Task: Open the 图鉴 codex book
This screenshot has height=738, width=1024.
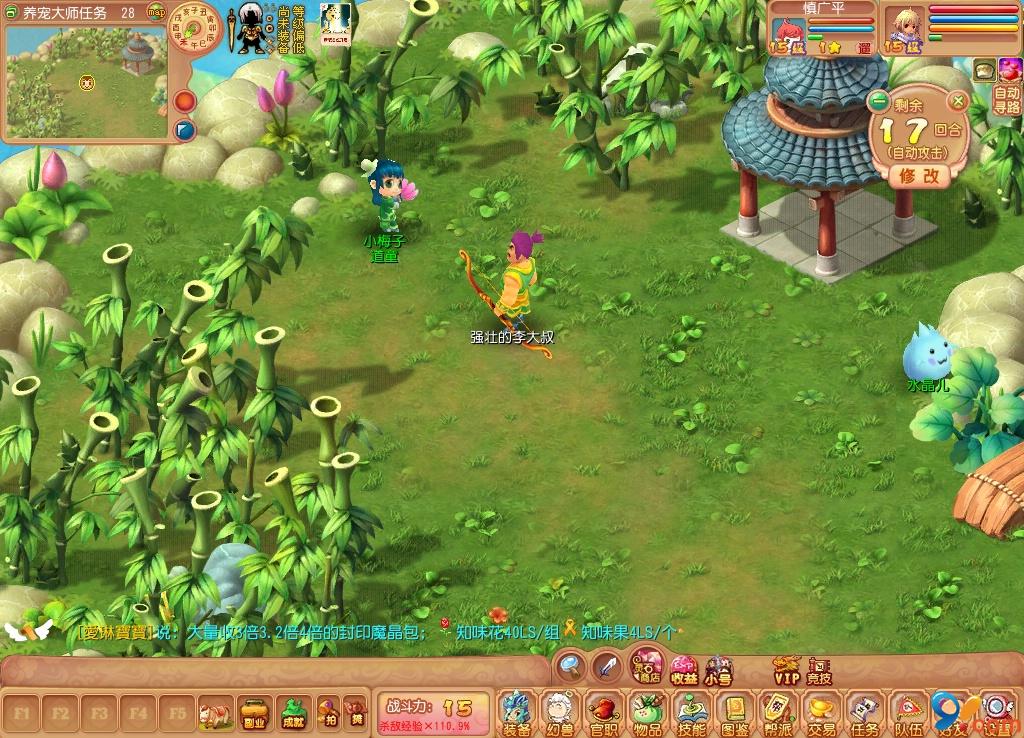Action: 735,712
